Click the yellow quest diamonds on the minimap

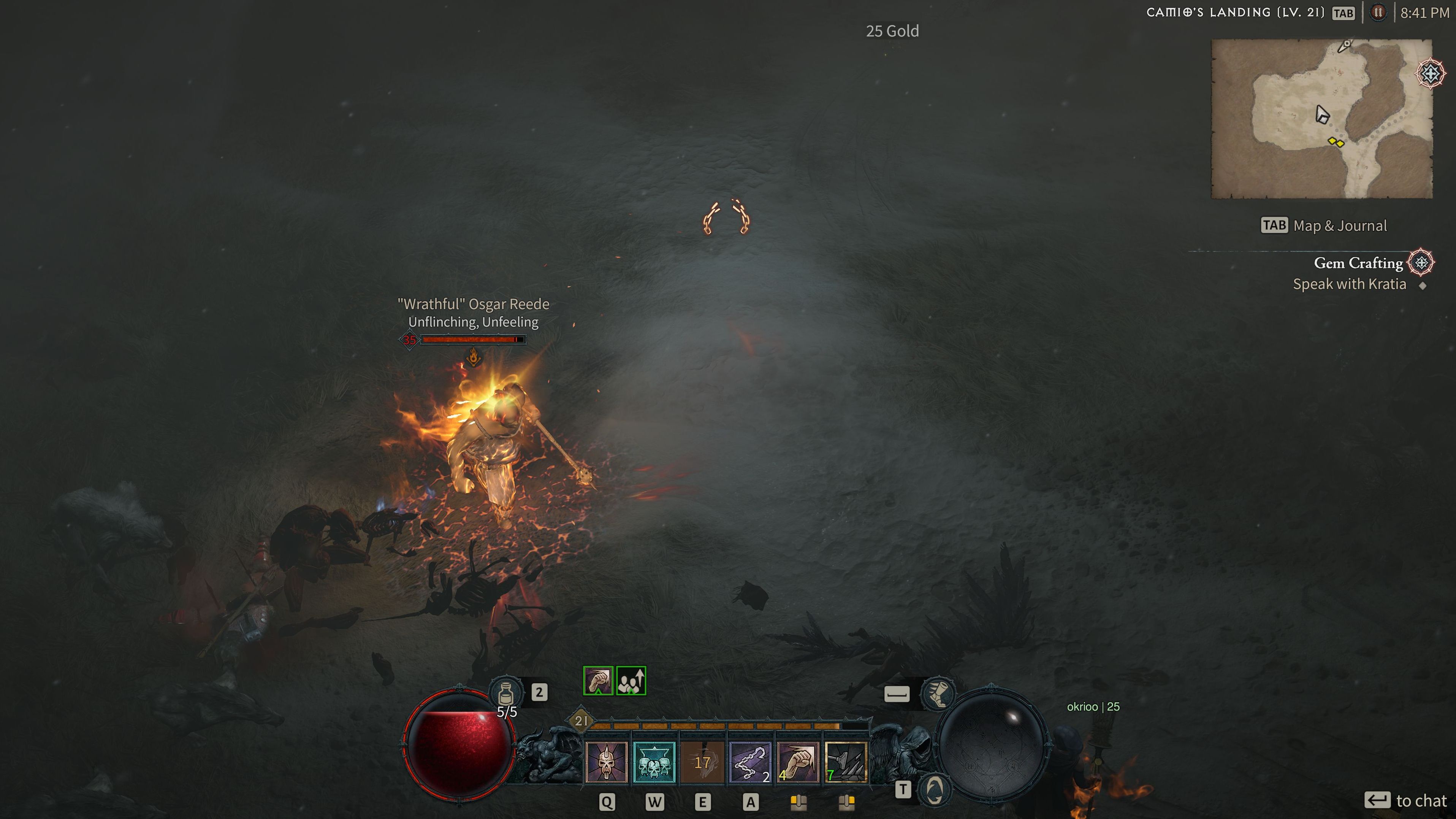[1336, 142]
